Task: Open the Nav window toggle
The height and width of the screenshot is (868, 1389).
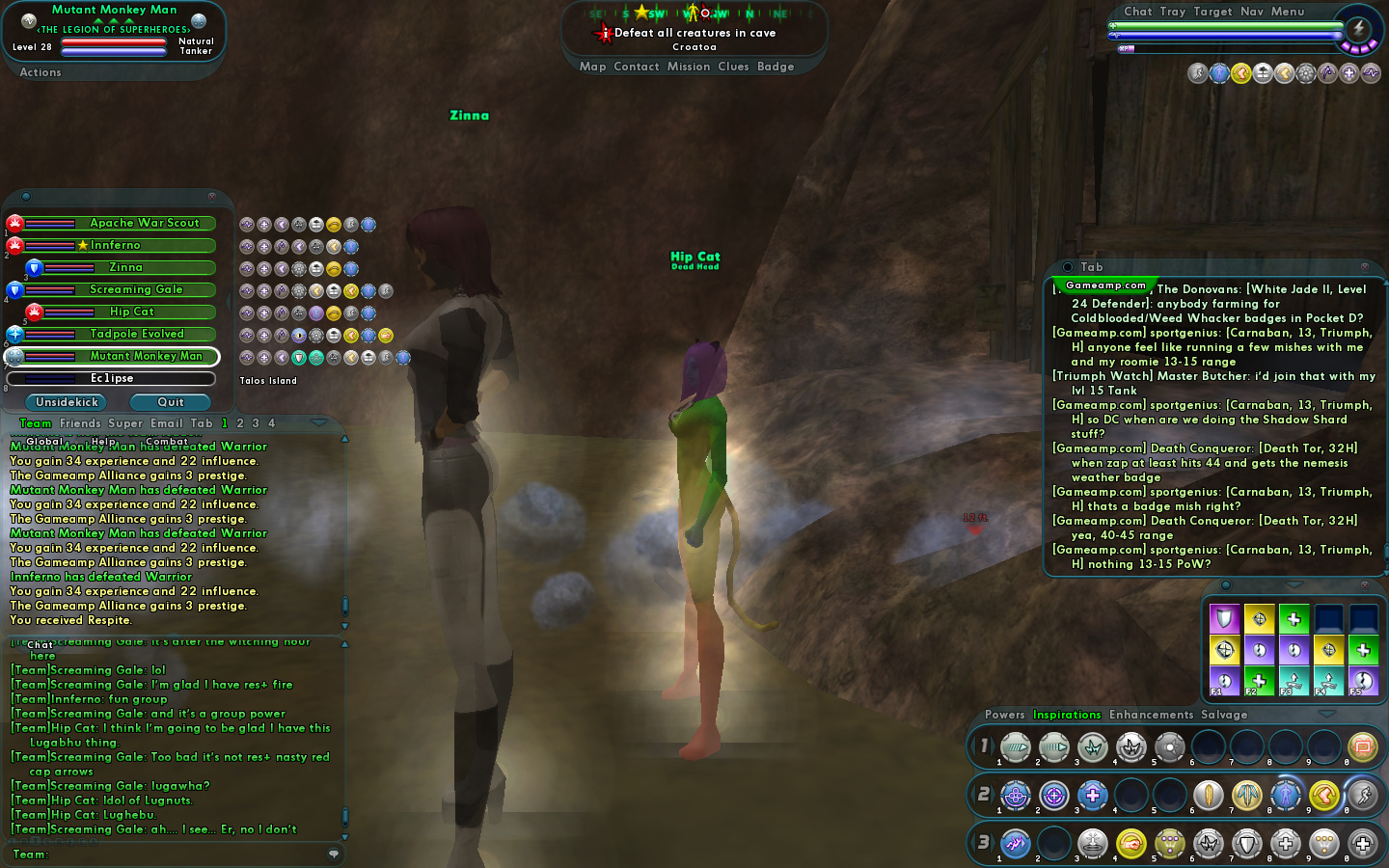Action: 1251,12
